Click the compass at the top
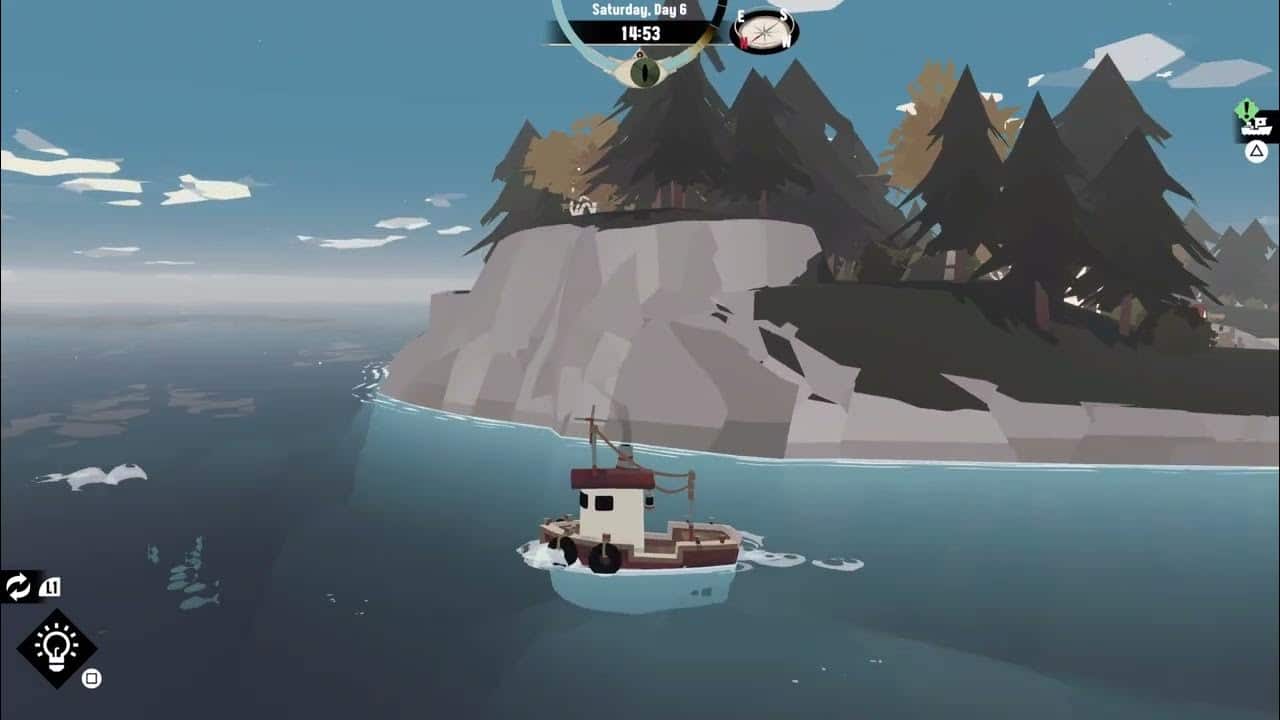This screenshot has height=720, width=1280. tap(764, 30)
